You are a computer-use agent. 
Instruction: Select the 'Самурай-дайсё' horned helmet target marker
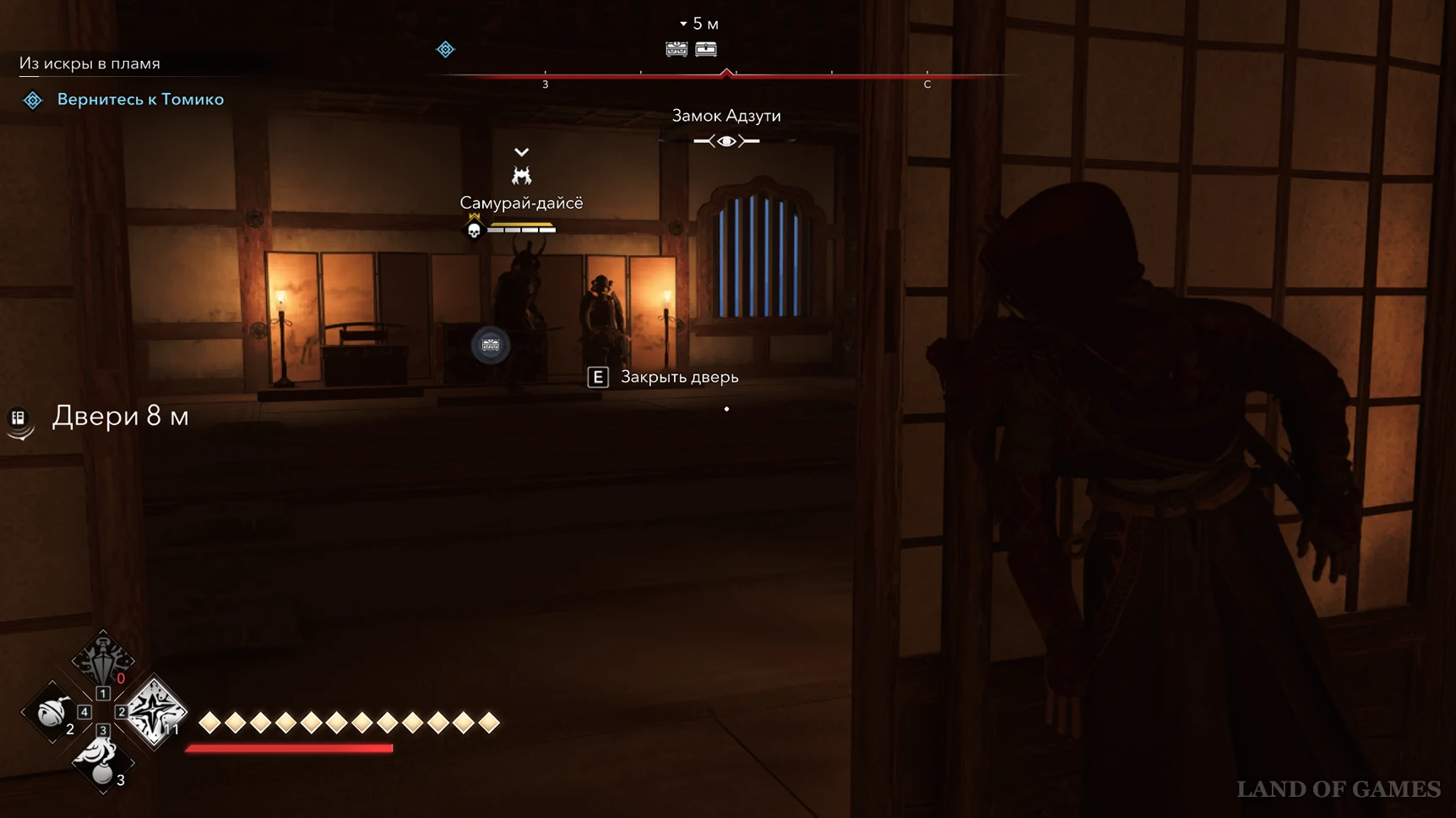(x=522, y=176)
